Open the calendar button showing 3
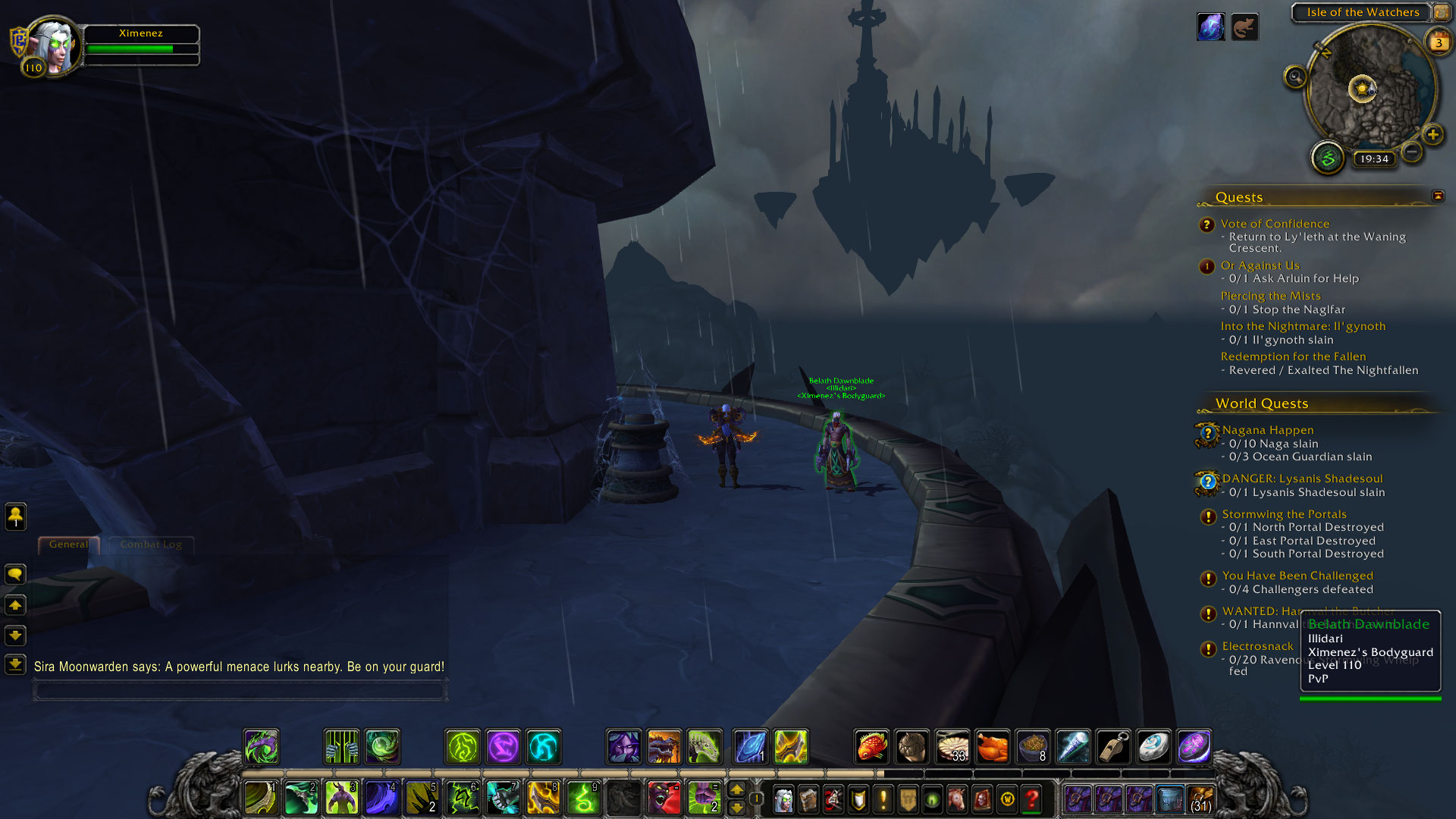Screen dimensions: 1456x819 pyautogui.click(x=1438, y=42)
